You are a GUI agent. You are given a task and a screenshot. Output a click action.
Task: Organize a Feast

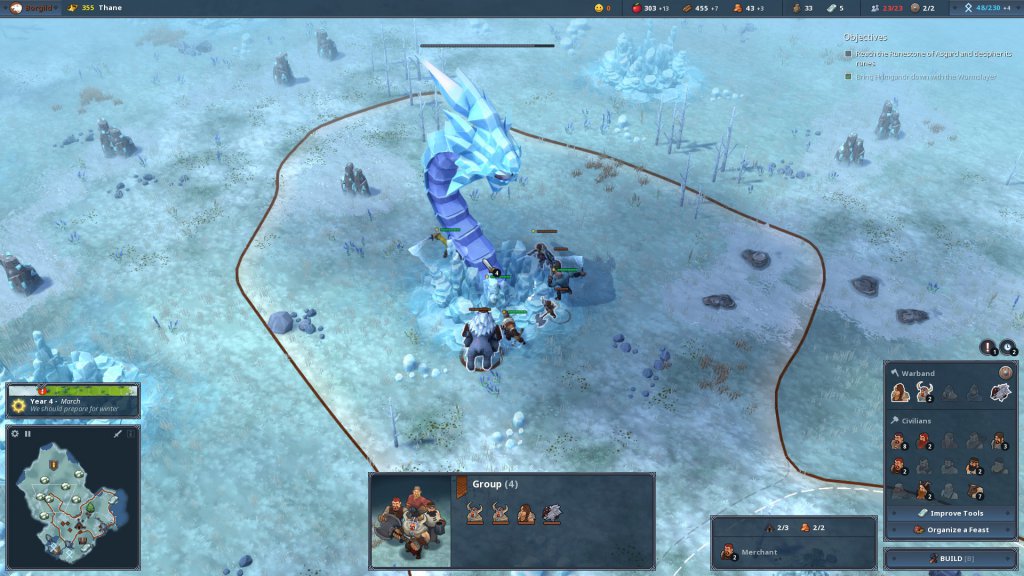pyautogui.click(x=949, y=529)
